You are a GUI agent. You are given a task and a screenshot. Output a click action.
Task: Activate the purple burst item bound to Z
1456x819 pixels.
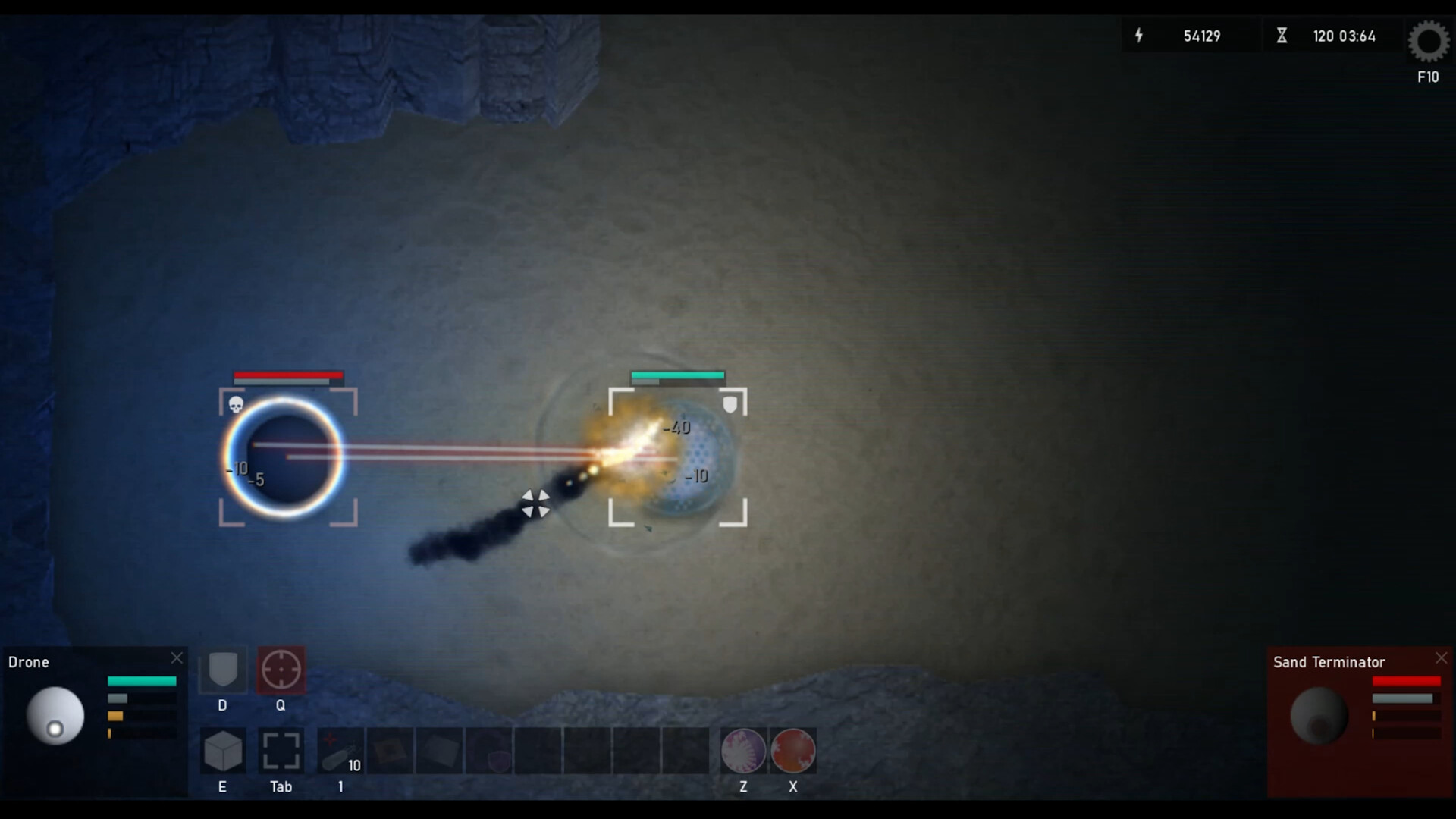pos(742,751)
